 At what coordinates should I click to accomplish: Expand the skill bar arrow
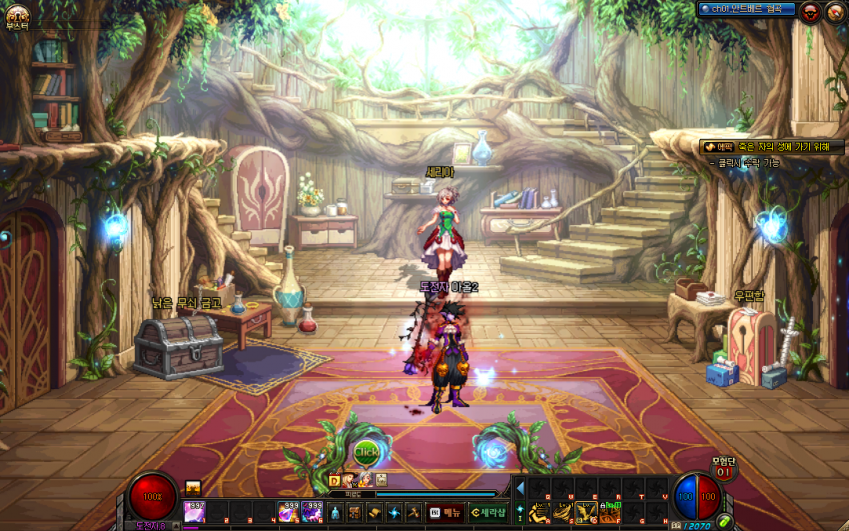(518, 487)
